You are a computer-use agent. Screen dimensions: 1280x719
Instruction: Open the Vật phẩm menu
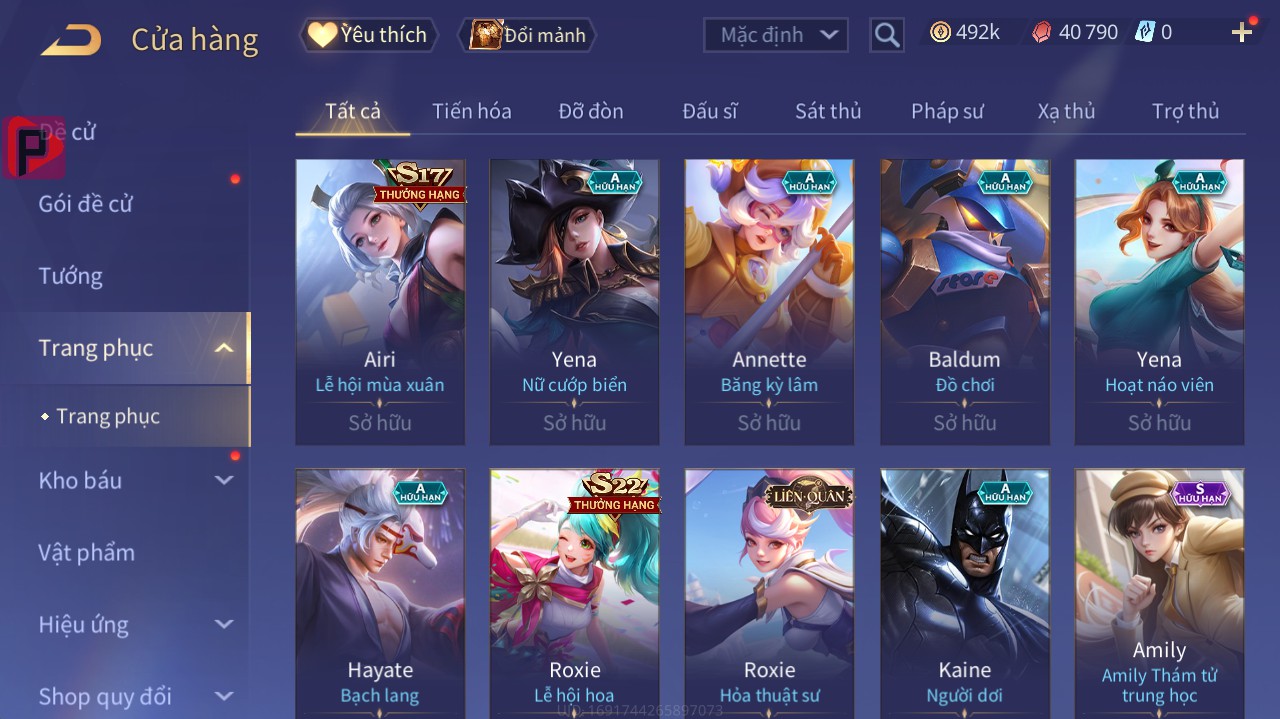[86, 553]
